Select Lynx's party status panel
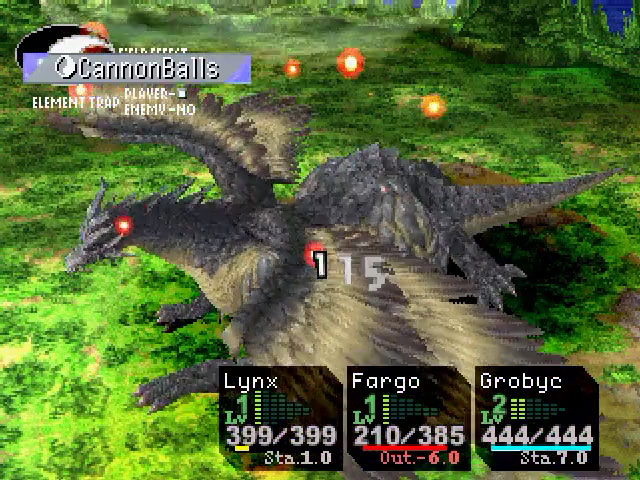The height and width of the screenshot is (480, 640). 281,417
